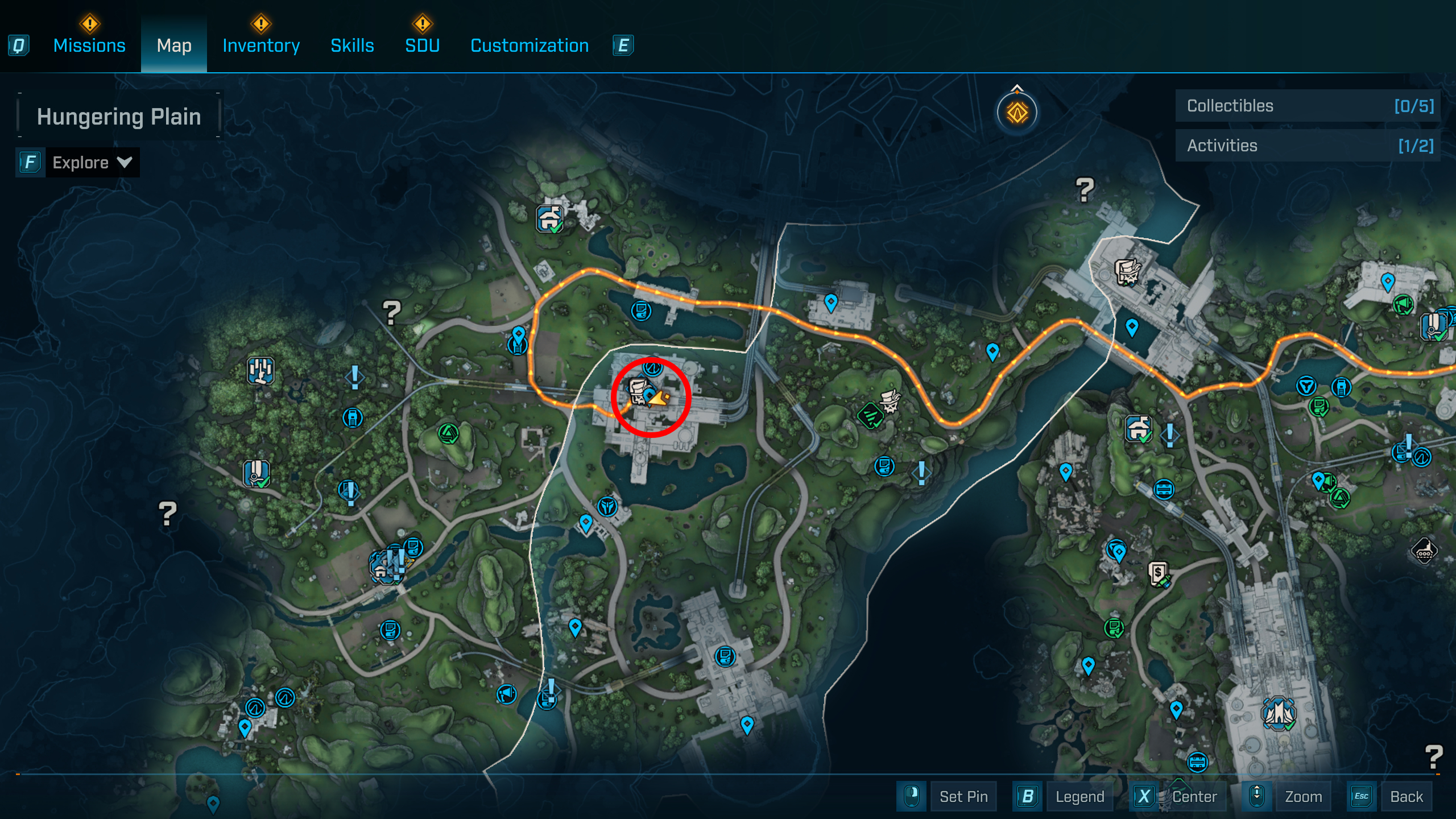The height and width of the screenshot is (819, 1456).
Task: Go to the Skills tab
Action: click(352, 45)
